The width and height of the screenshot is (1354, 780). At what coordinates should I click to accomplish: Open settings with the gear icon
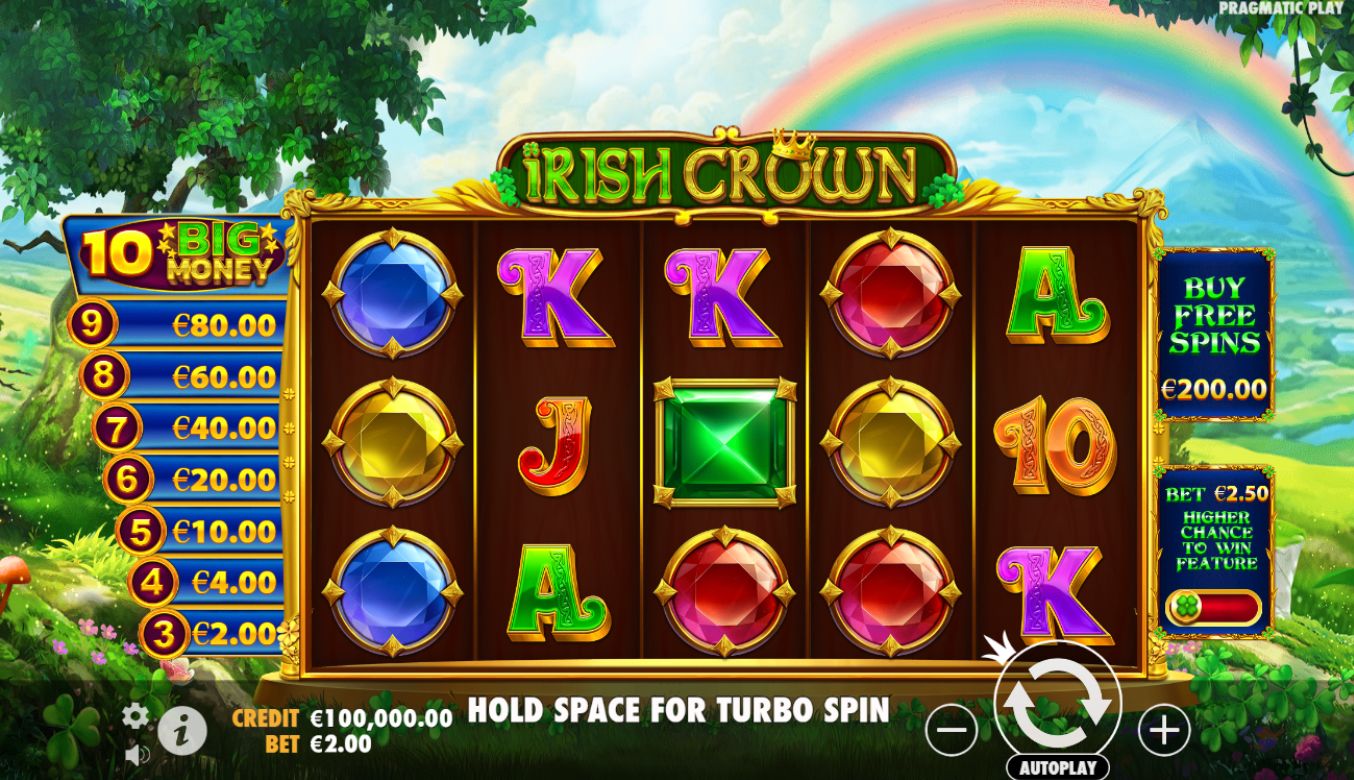click(135, 716)
